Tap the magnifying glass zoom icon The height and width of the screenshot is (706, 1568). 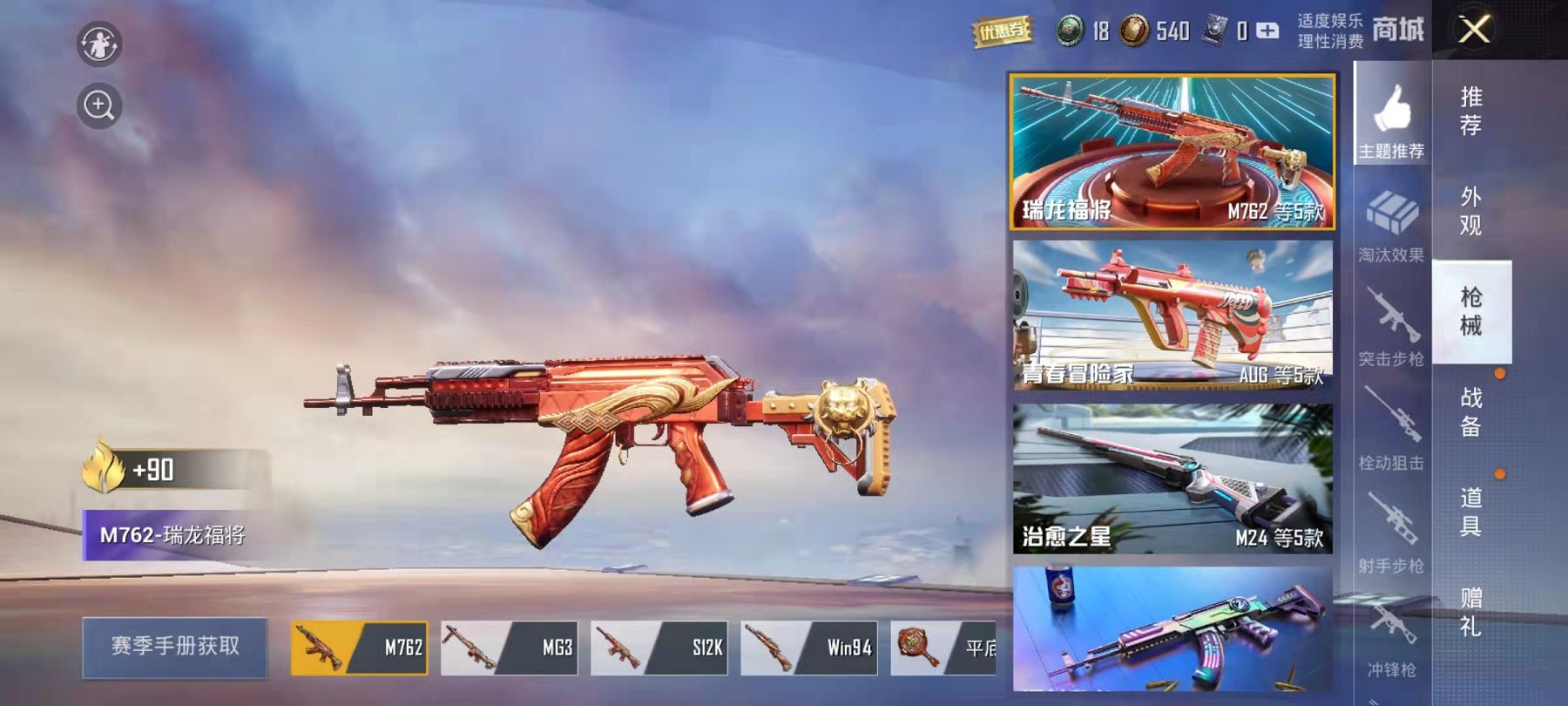click(x=98, y=106)
